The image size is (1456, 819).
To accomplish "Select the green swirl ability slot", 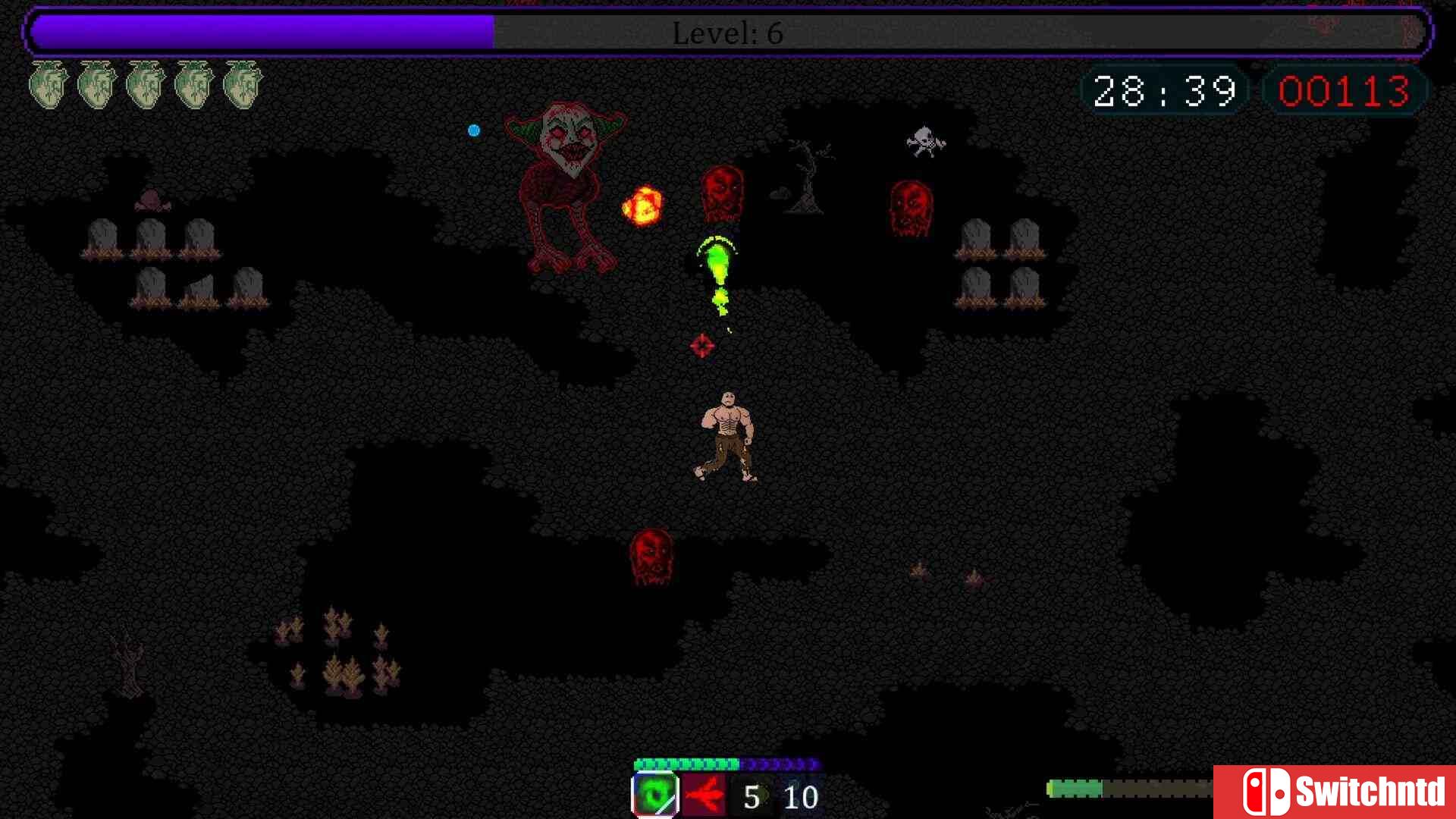I will tap(655, 795).
